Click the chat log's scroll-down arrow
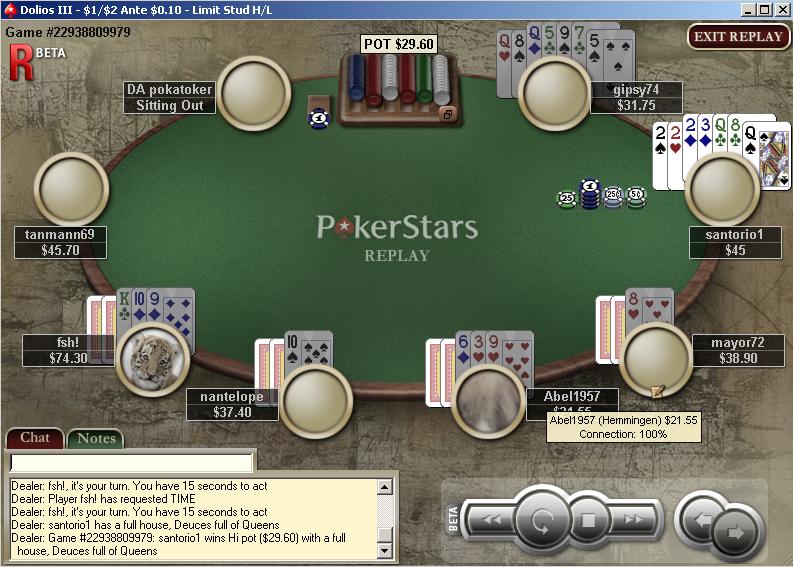 [384, 551]
